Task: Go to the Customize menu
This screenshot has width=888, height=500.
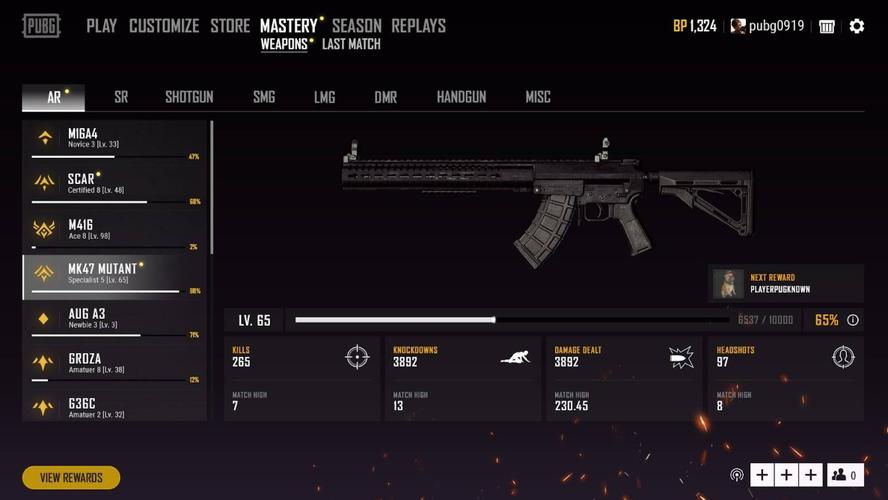Action: (164, 26)
